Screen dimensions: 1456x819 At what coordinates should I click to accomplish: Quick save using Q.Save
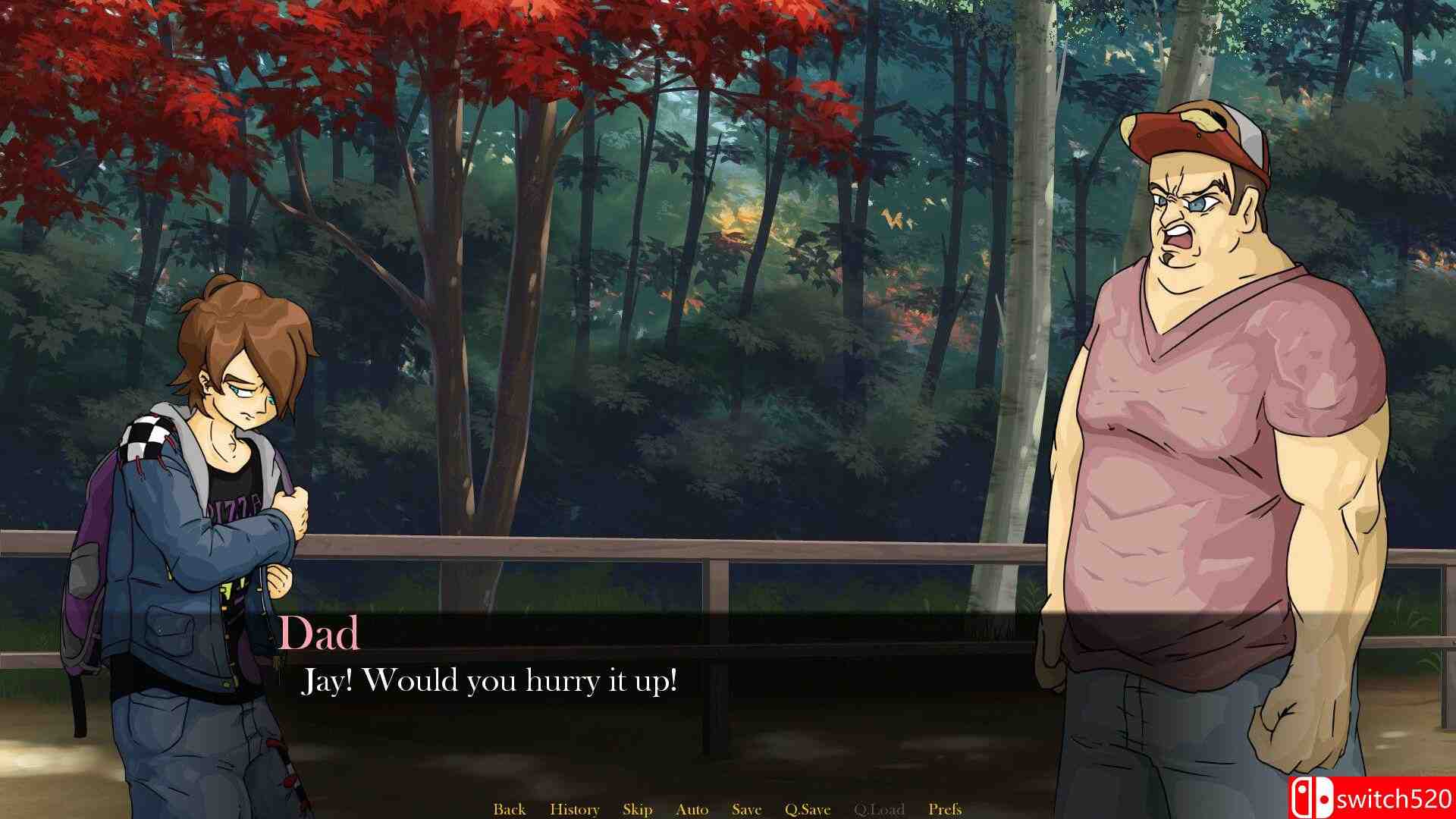point(806,808)
